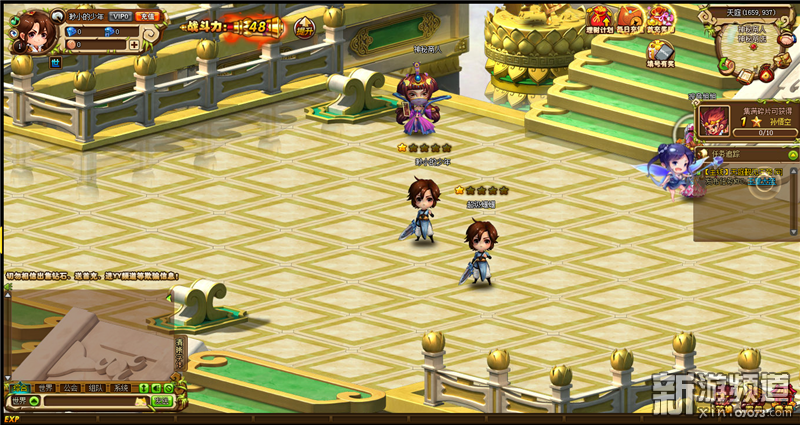Image resolution: width=800 pixels, height=425 pixels.
Task: Click the plus button beside the coin count
Action: [x=134, y=45]
